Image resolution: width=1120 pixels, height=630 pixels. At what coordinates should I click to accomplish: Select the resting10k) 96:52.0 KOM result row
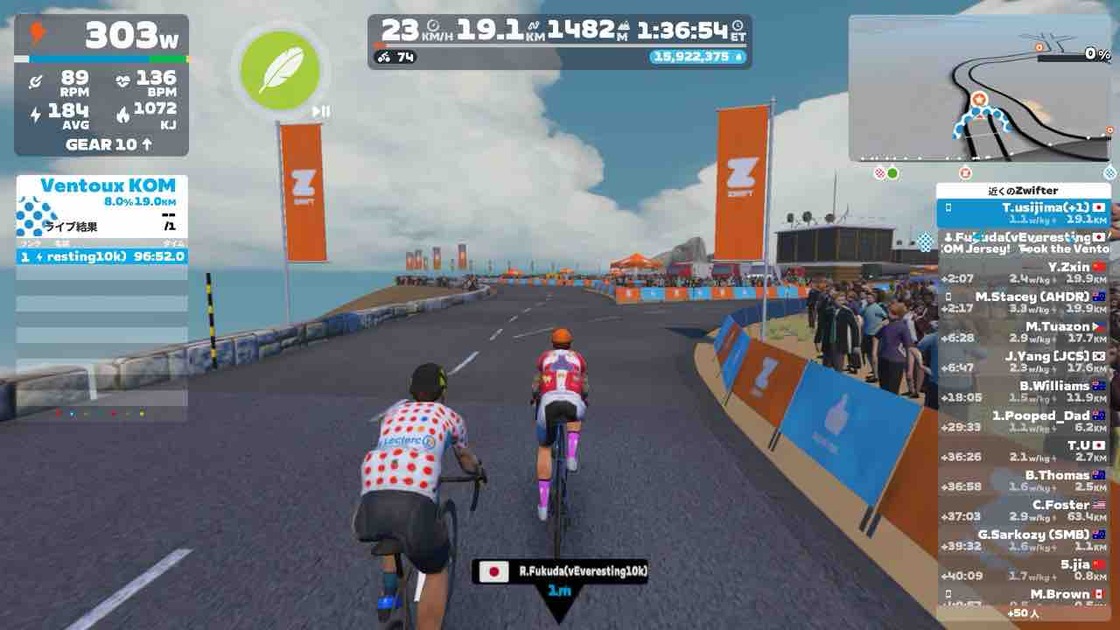click(101, 256)
